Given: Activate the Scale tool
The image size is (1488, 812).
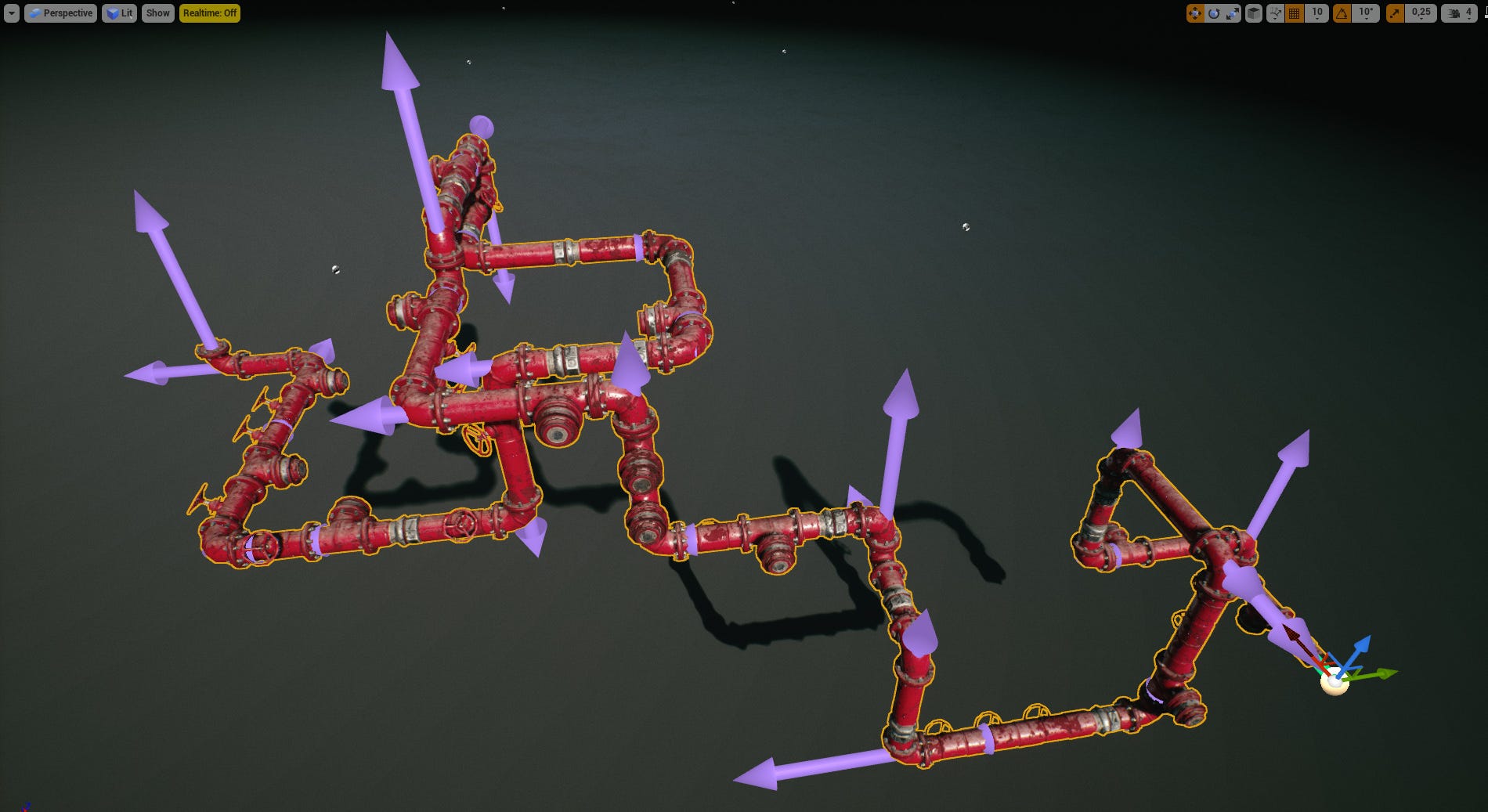Looking at the screenshot, I should (x=1232, y=13).
